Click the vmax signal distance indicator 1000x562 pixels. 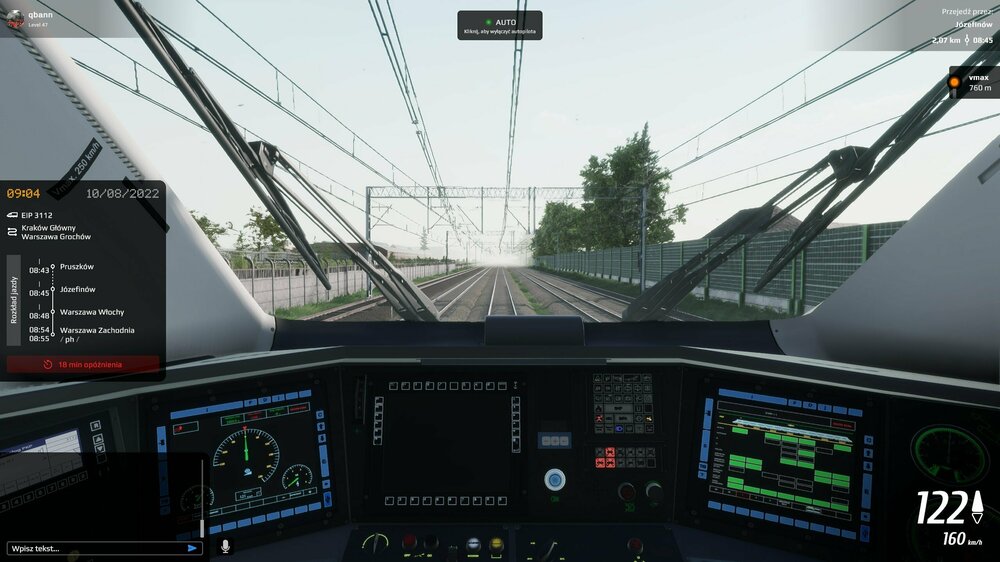pyautogui.click(x=970, y=82)
